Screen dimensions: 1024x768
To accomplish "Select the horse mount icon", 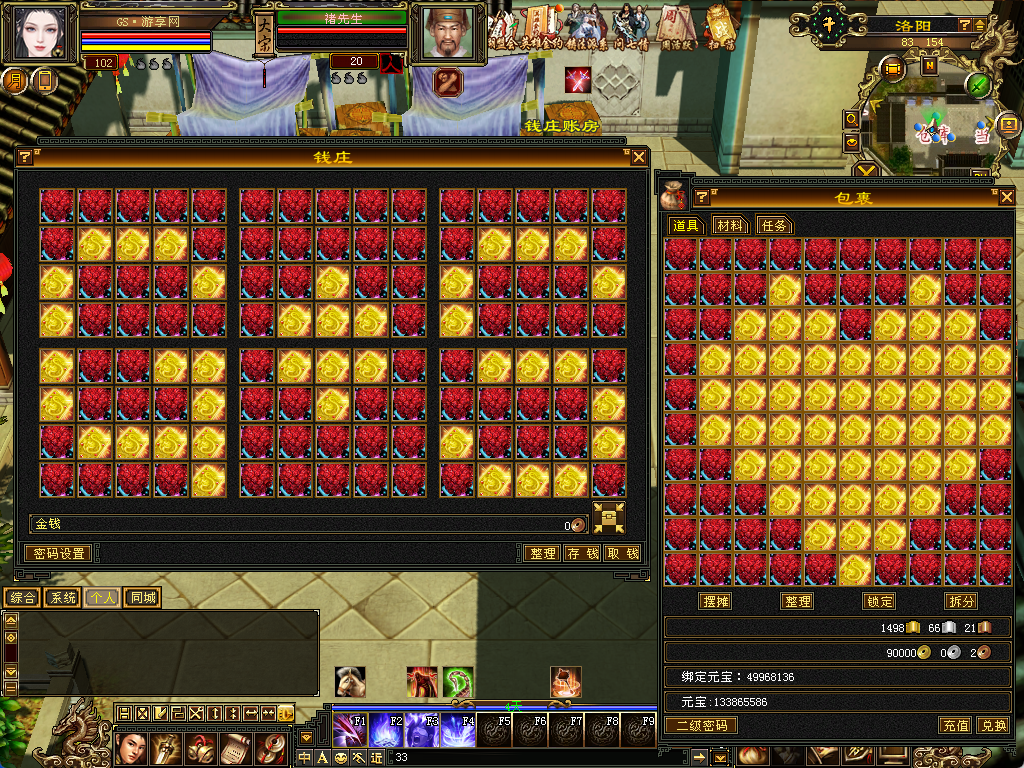I will tap(350, 682).
